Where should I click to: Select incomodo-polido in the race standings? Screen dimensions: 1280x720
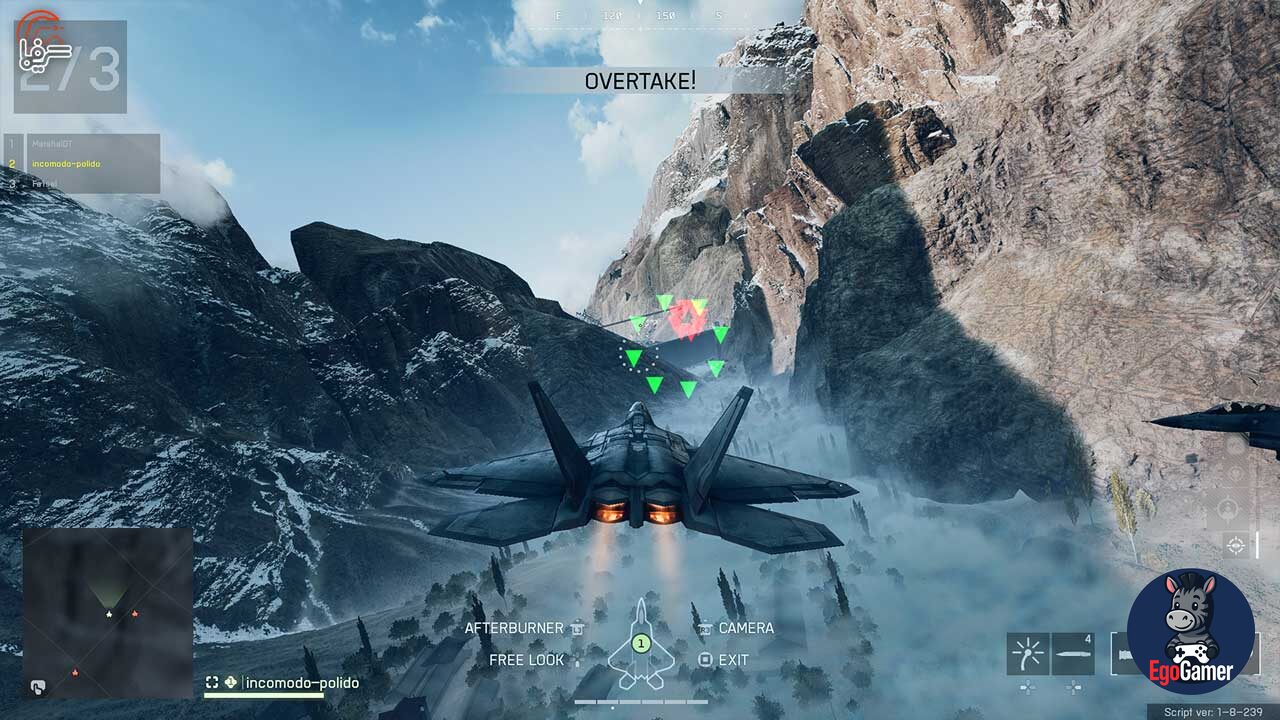click(x=82, y=164)
